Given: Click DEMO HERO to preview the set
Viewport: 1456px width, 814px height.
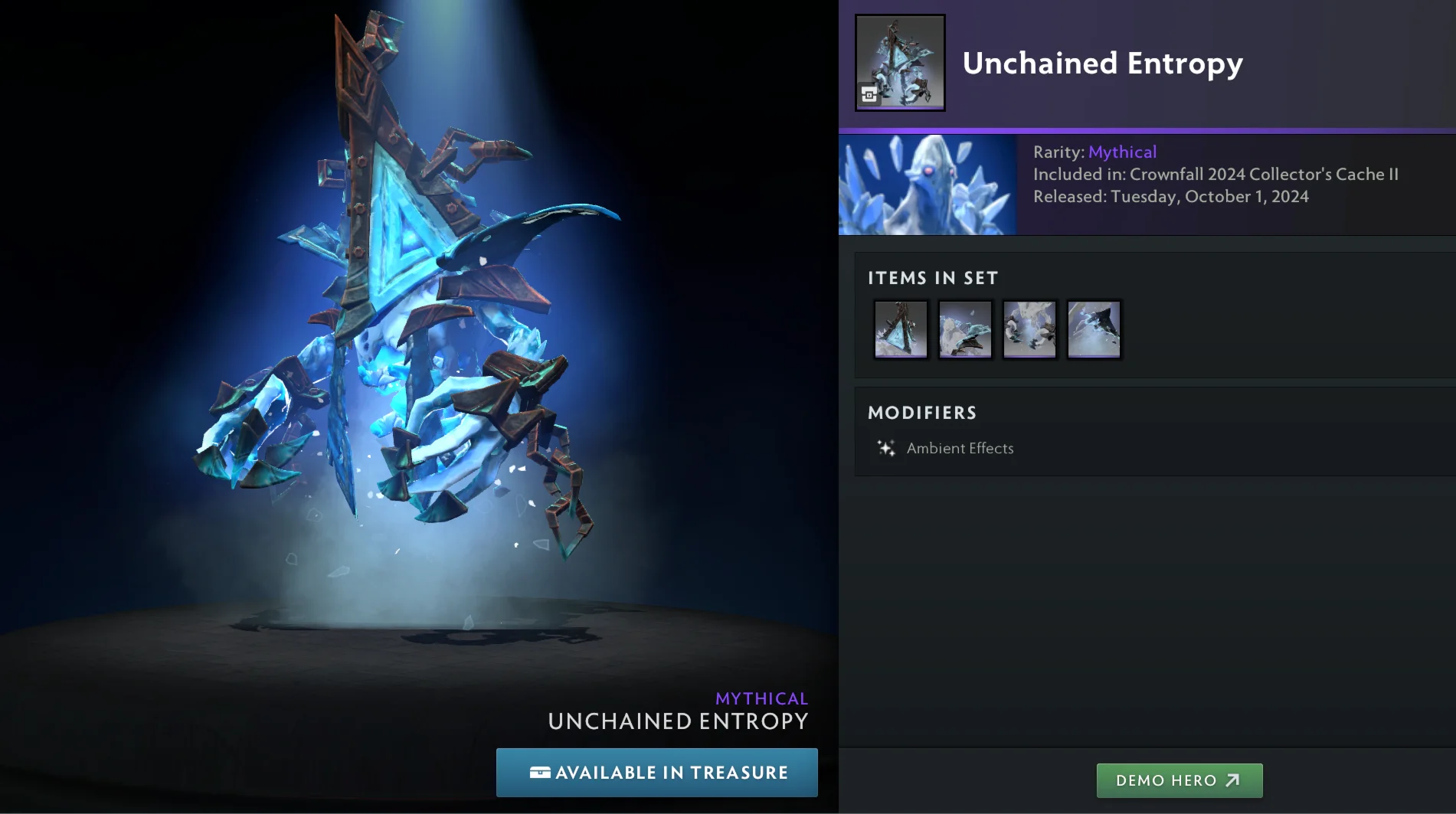Looking at the screenshot, I should [1179, 780].
